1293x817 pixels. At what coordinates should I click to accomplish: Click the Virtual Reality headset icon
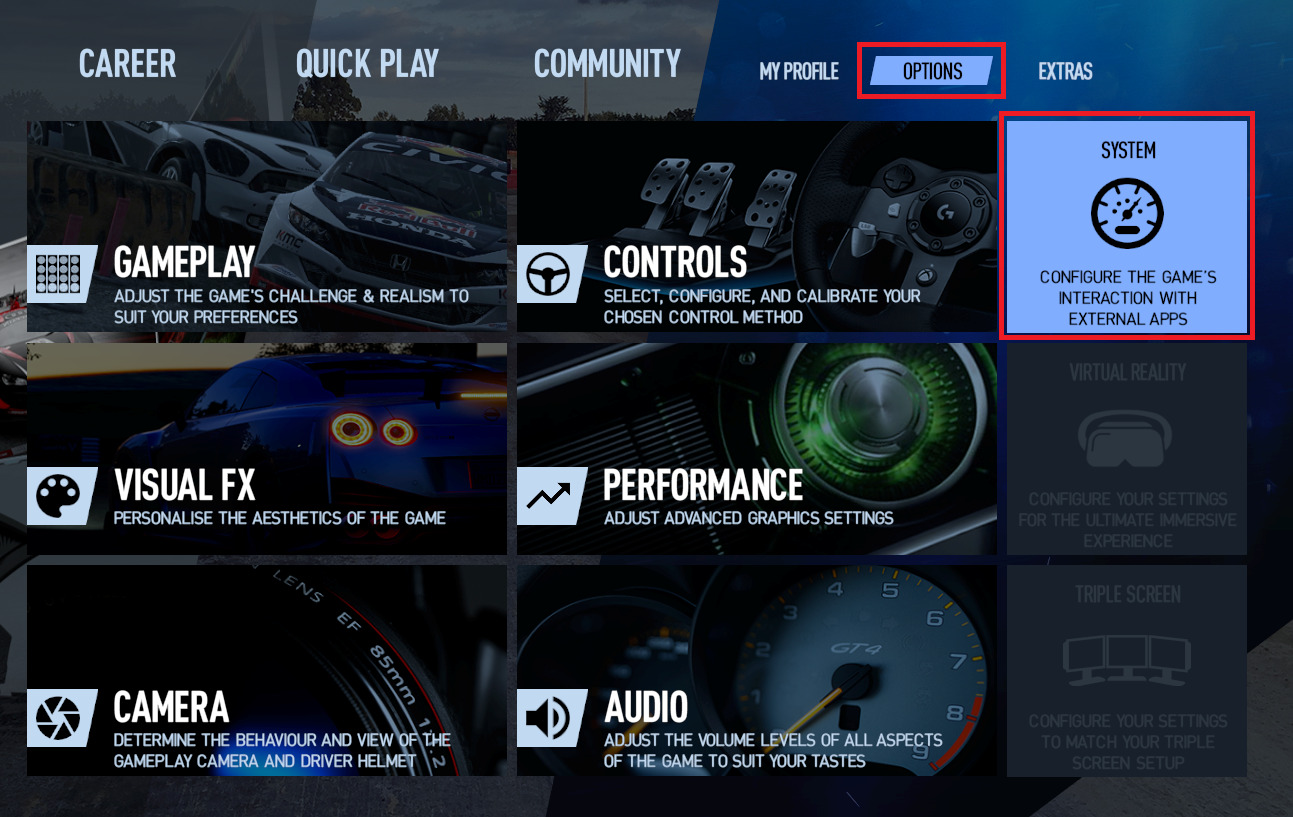click(1128, 440)
